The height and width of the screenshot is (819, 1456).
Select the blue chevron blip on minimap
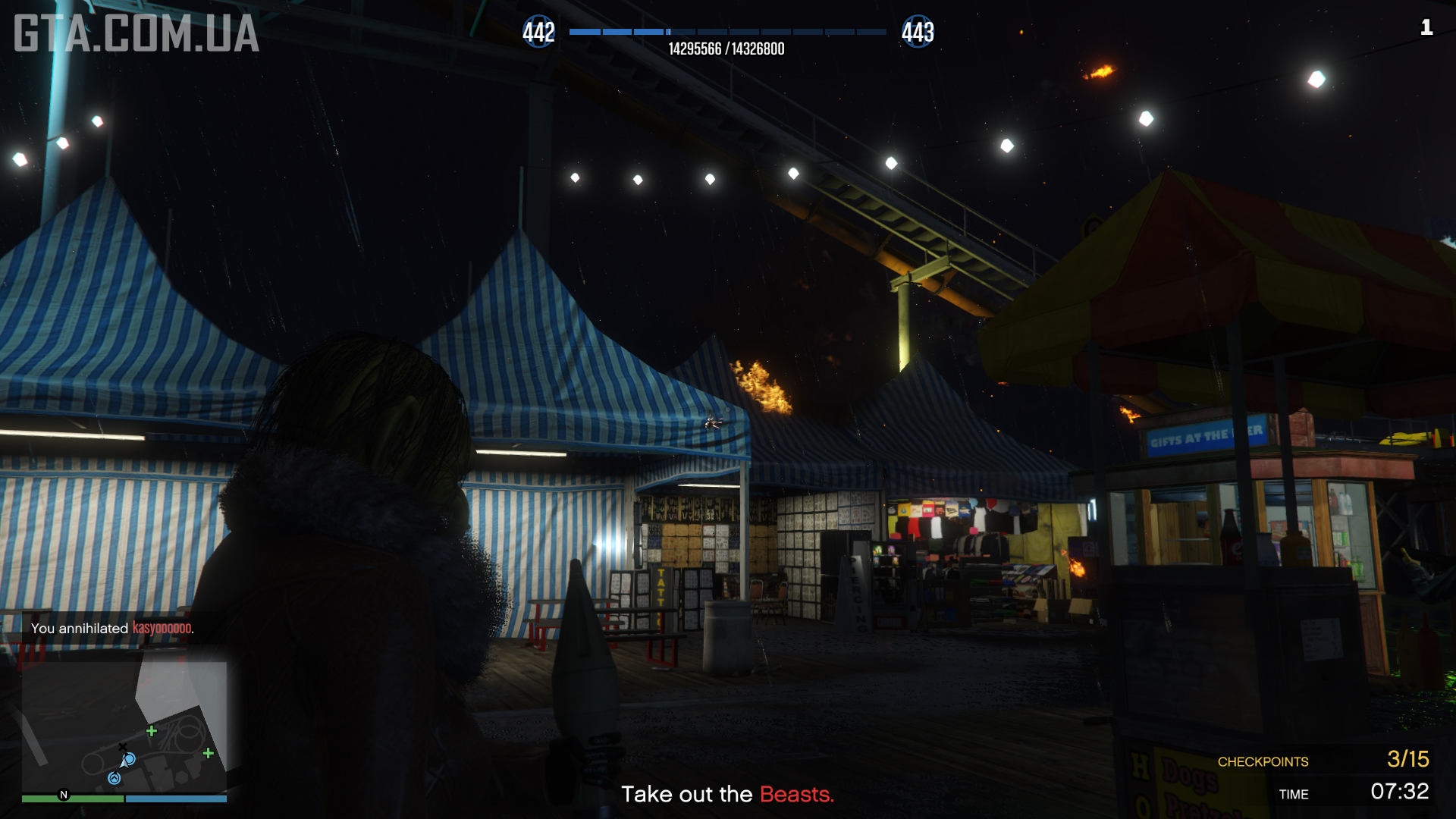[x=115, y=778]
